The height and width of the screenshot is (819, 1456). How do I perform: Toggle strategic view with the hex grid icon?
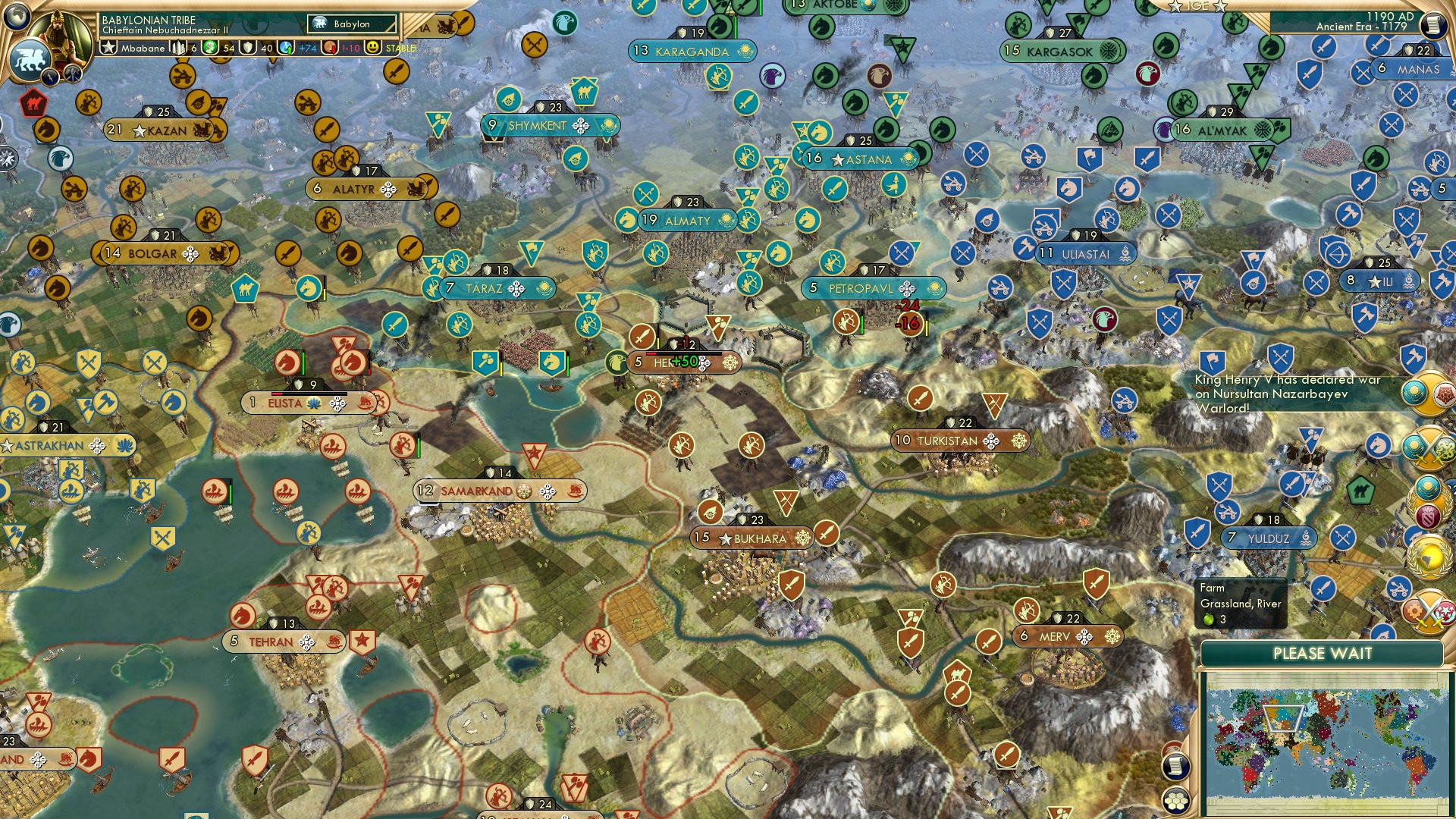tap(1176, 800)
